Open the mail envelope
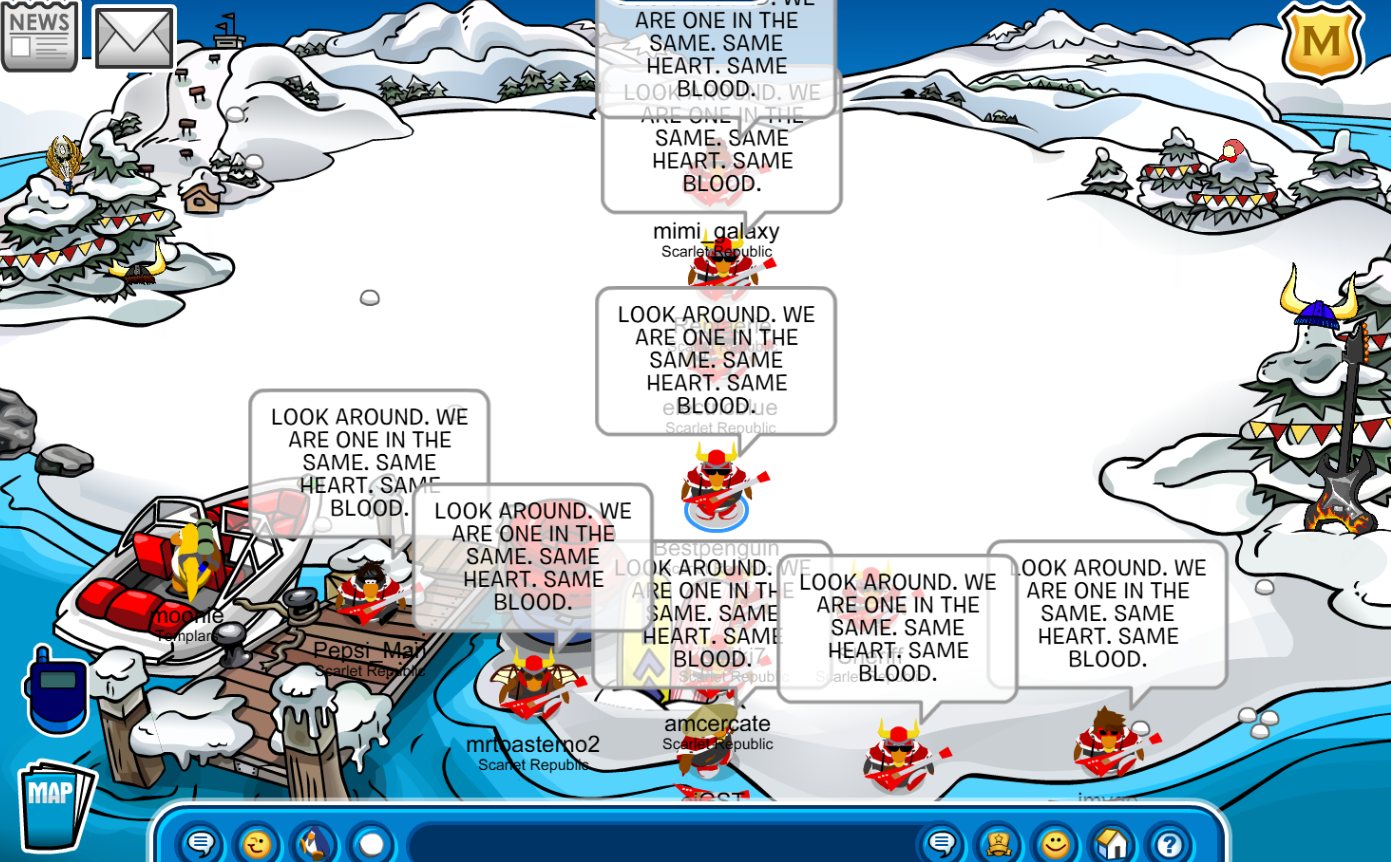This screenshot has width=1391, height=862. (x=134, y=39)
